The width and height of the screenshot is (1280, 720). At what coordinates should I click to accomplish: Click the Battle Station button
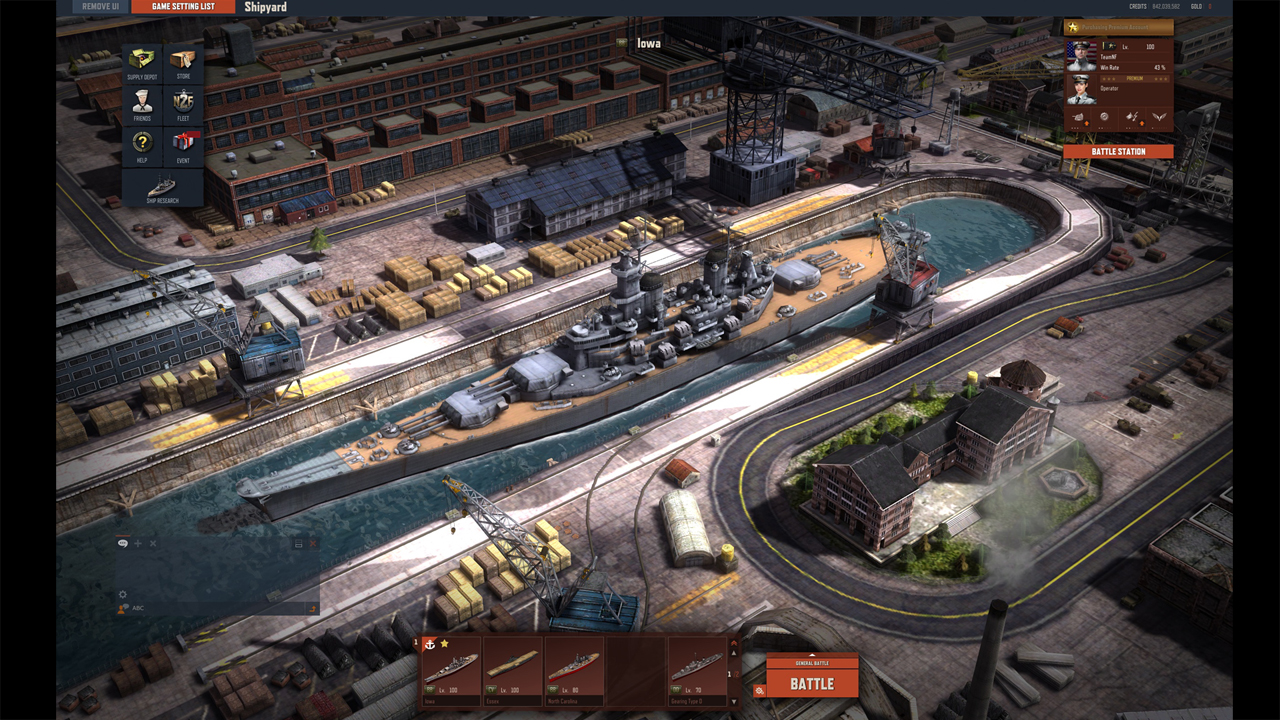pyautogui.click(x=1117, y=150)
